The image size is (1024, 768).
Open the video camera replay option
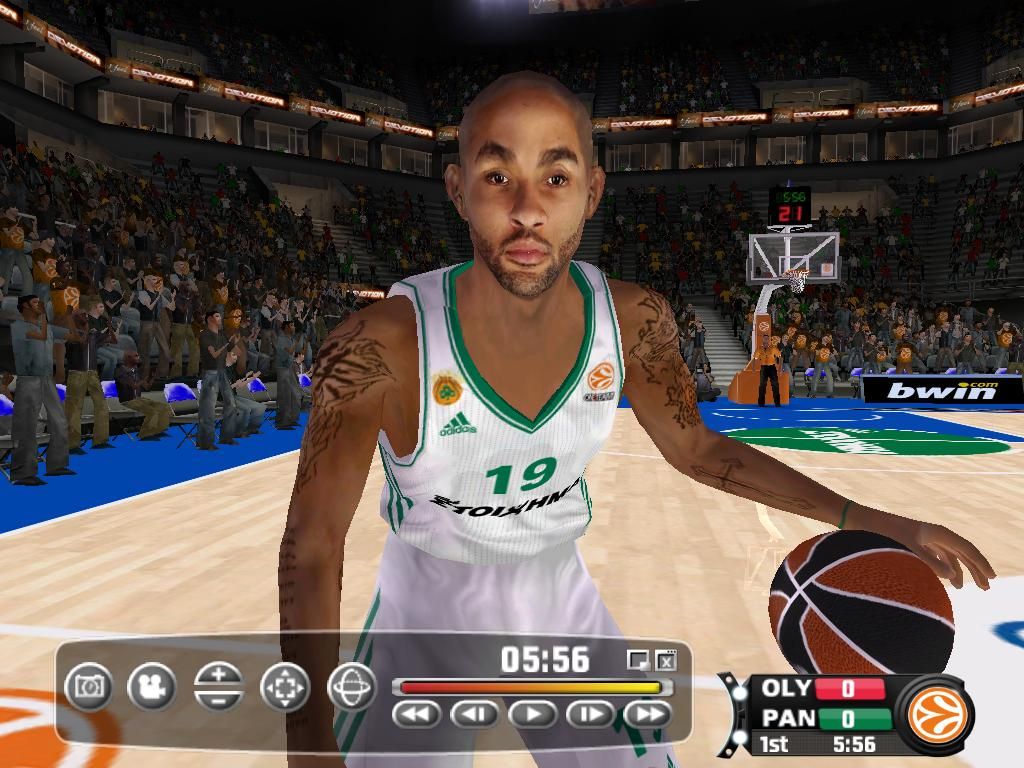click(x=152, y=687)
